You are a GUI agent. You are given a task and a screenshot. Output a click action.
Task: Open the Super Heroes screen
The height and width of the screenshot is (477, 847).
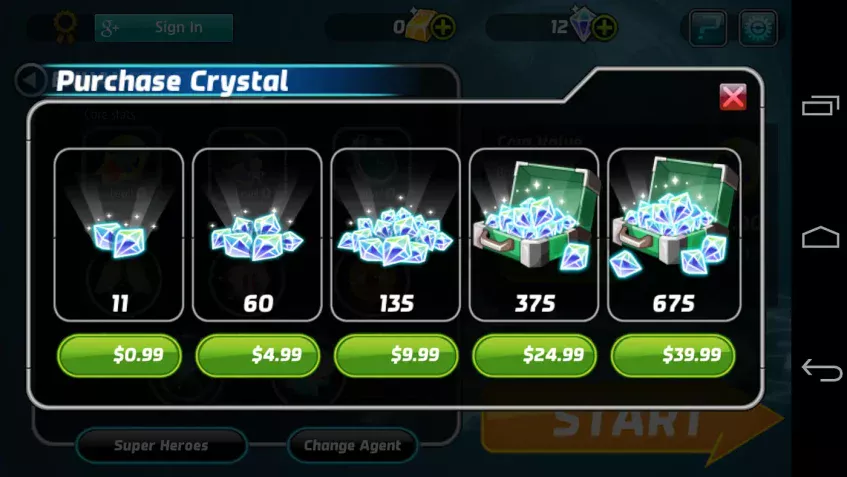[x=161, y=445]
